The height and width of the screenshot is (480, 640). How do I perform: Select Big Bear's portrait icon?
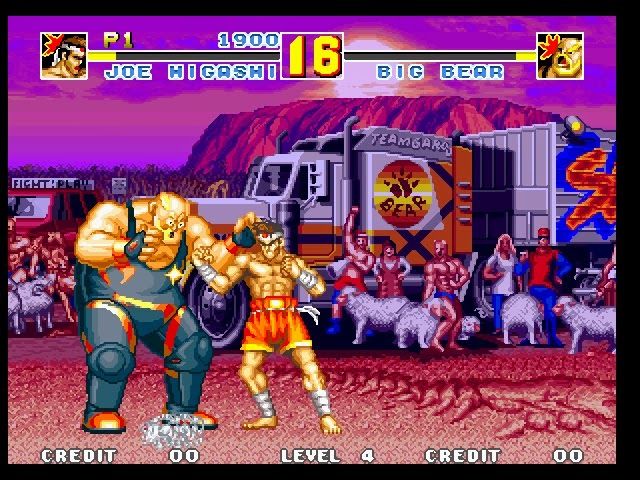coord(560,56)
